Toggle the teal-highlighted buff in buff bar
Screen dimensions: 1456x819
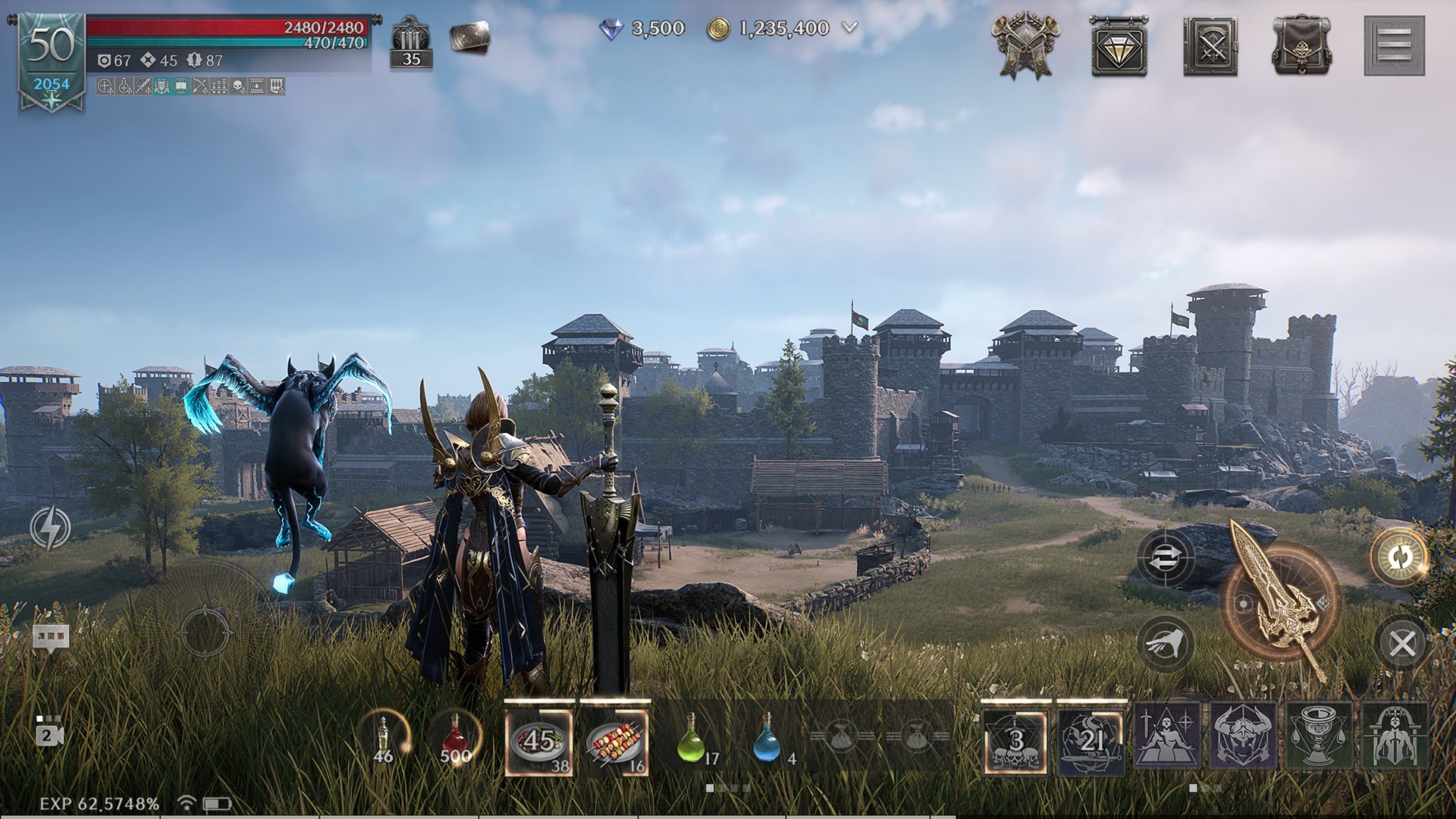pos(180,87)
